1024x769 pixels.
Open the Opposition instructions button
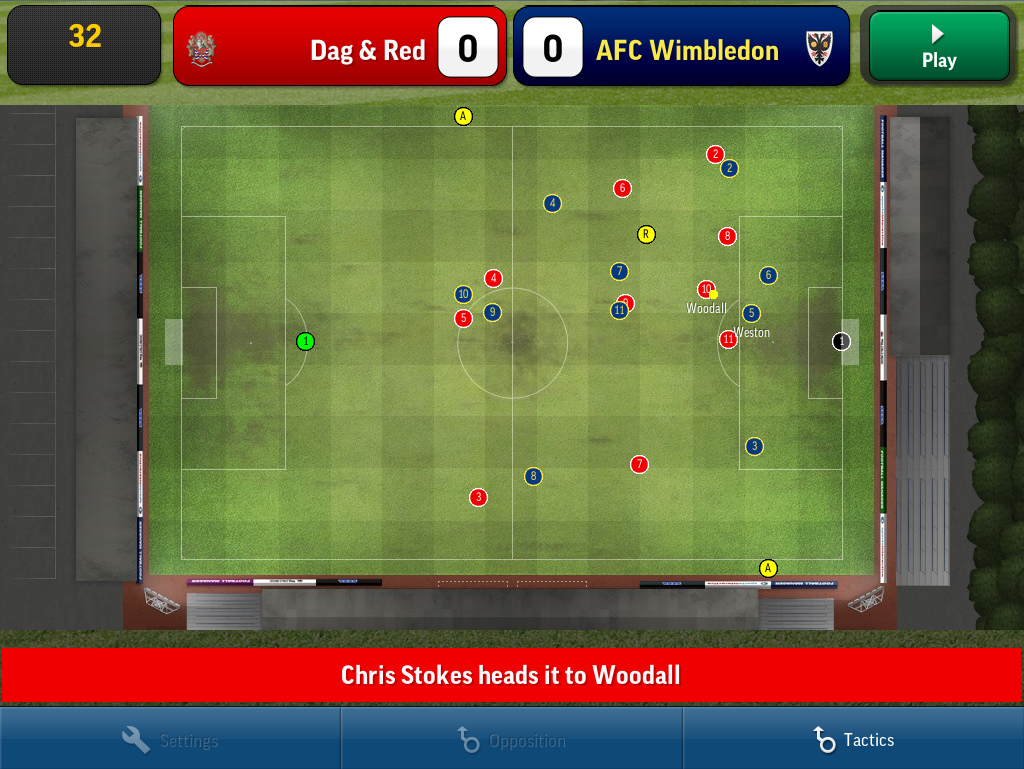pyautogui.click(x=511, y=740)
